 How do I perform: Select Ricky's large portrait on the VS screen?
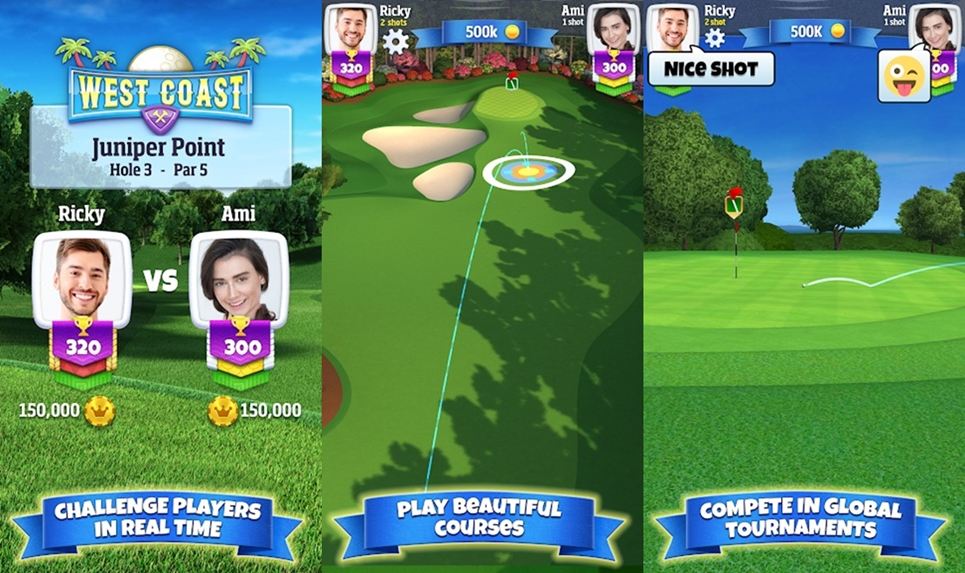point(82,279)
